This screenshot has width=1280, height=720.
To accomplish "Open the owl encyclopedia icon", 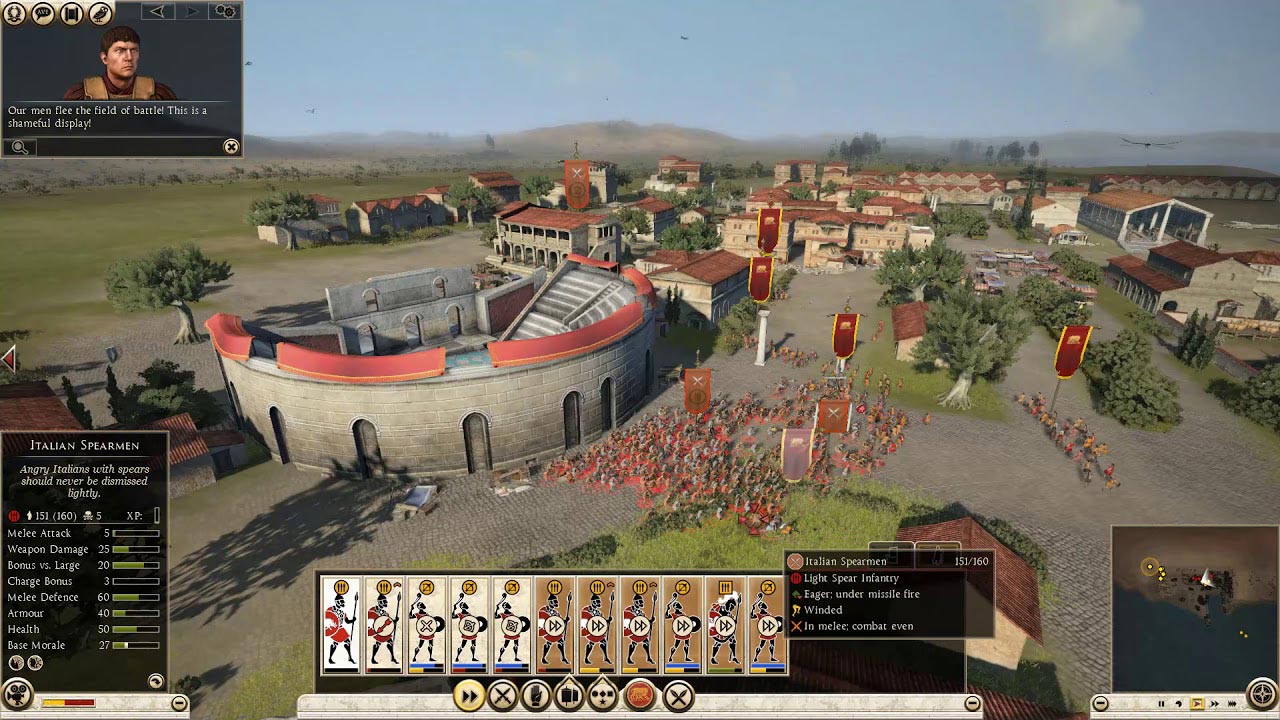I will tap(100, 13).
